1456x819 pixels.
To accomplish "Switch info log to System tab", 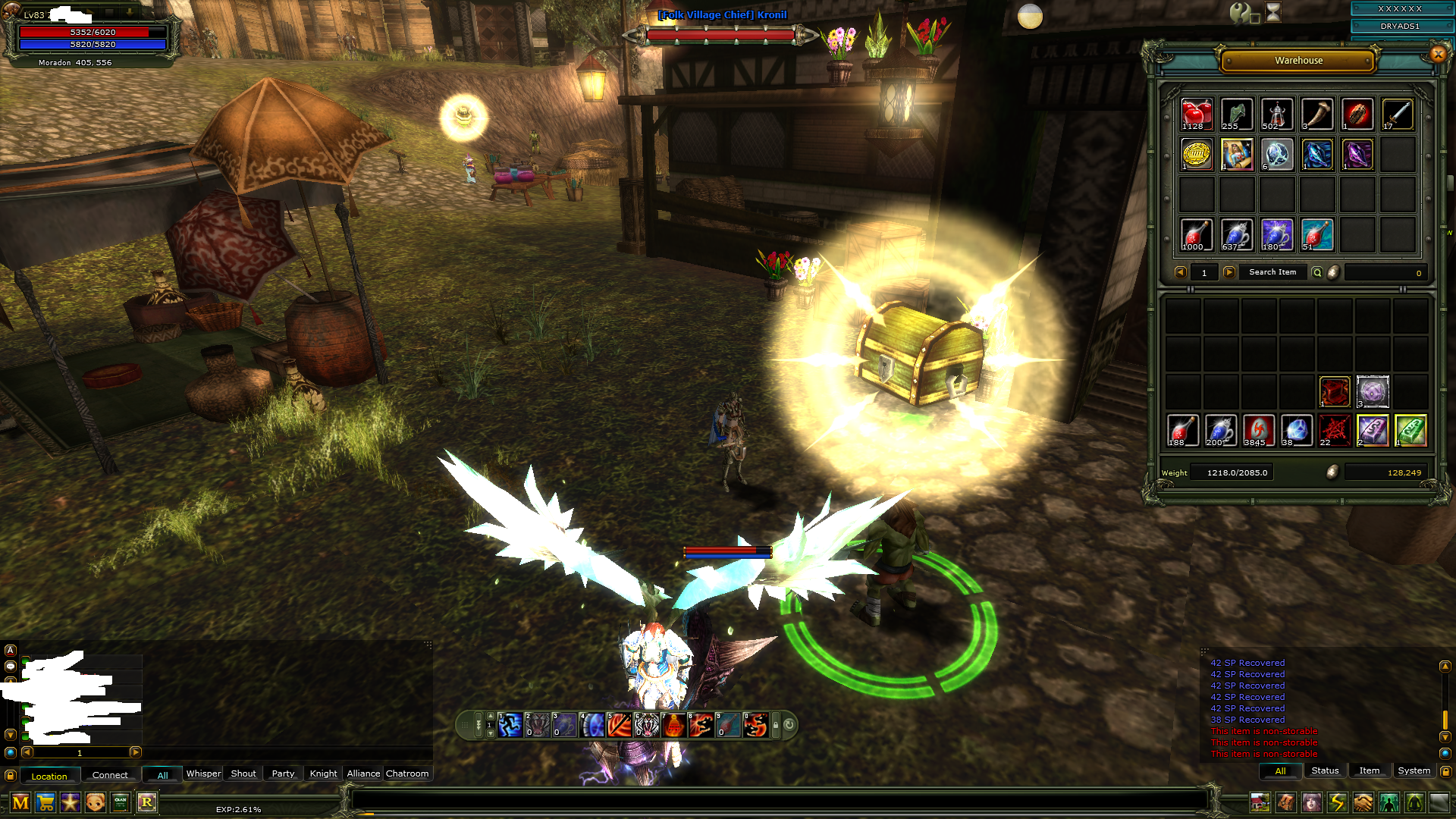I will (x=1414, y=770).
